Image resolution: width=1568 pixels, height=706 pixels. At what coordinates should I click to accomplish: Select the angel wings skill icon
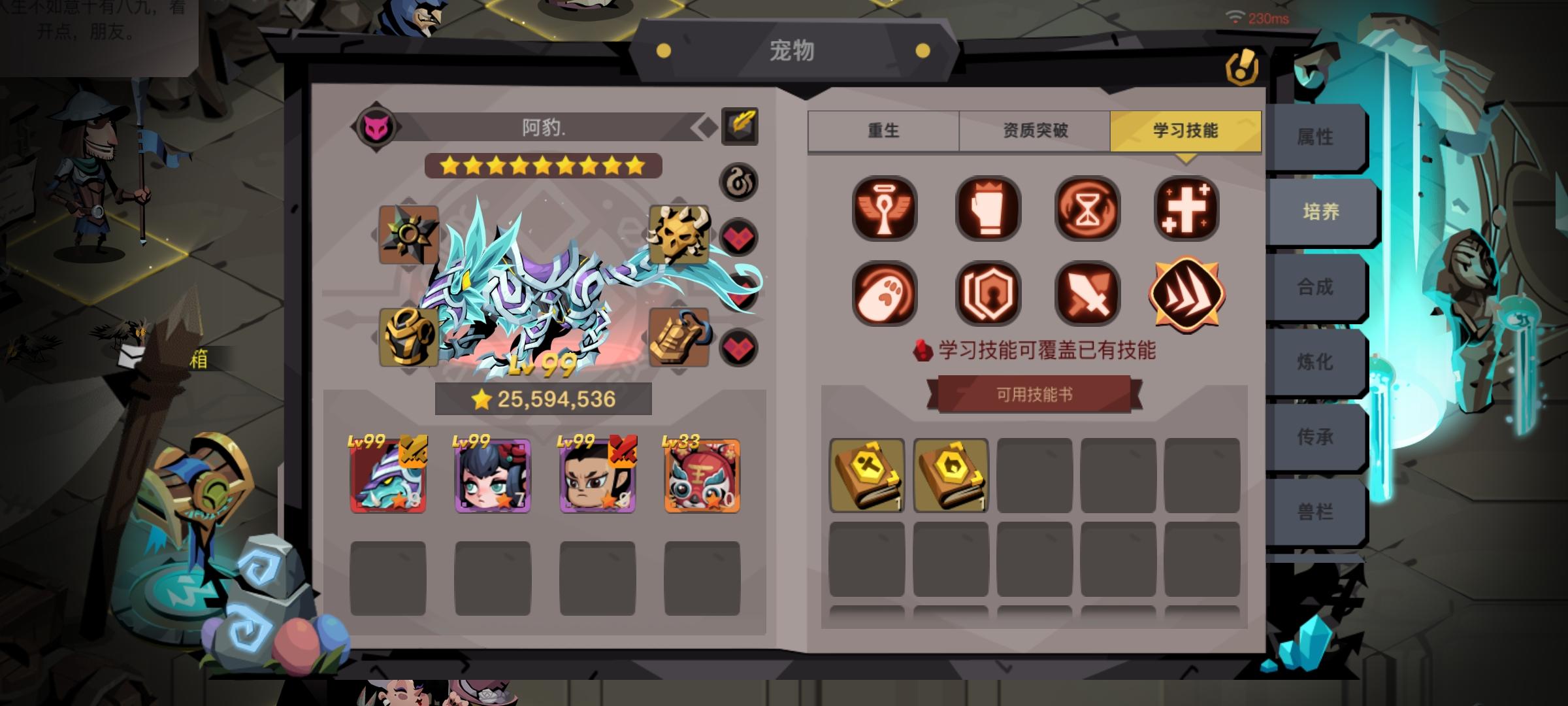(885, 208)
